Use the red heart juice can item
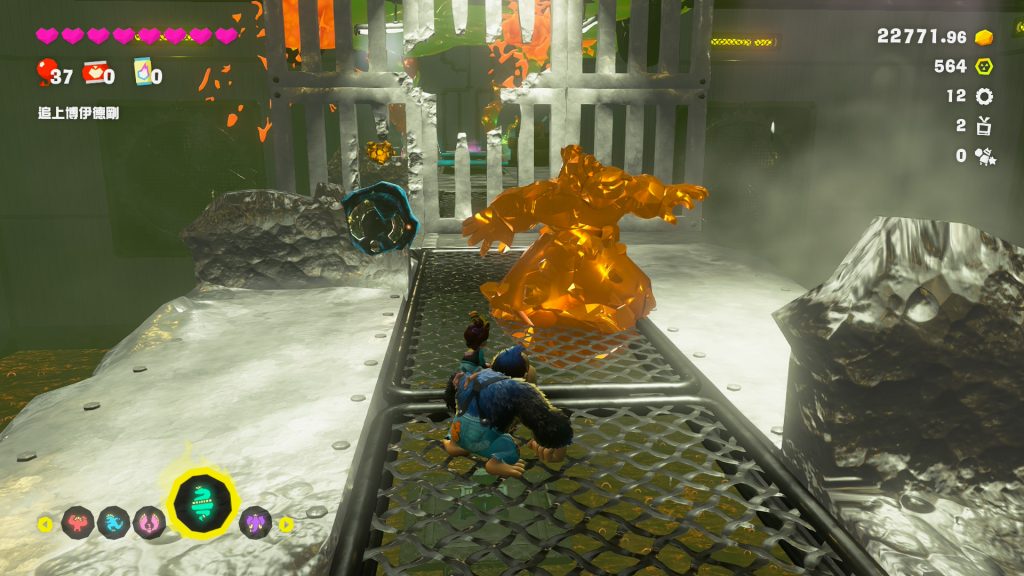 94,72
